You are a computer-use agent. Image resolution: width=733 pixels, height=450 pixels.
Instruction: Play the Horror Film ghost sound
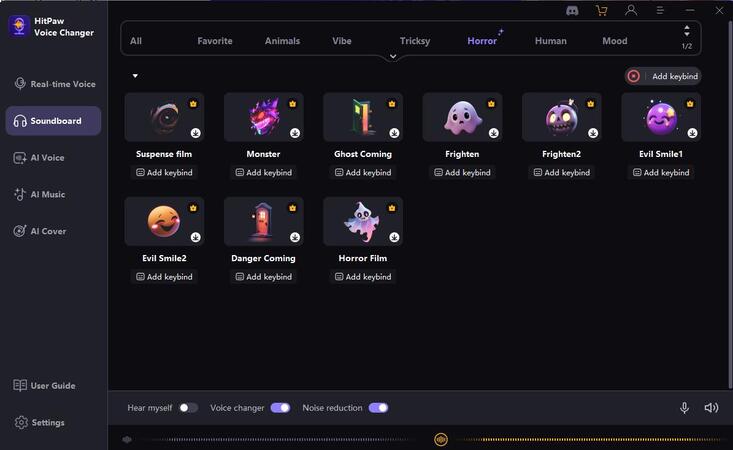pos(362,221)
